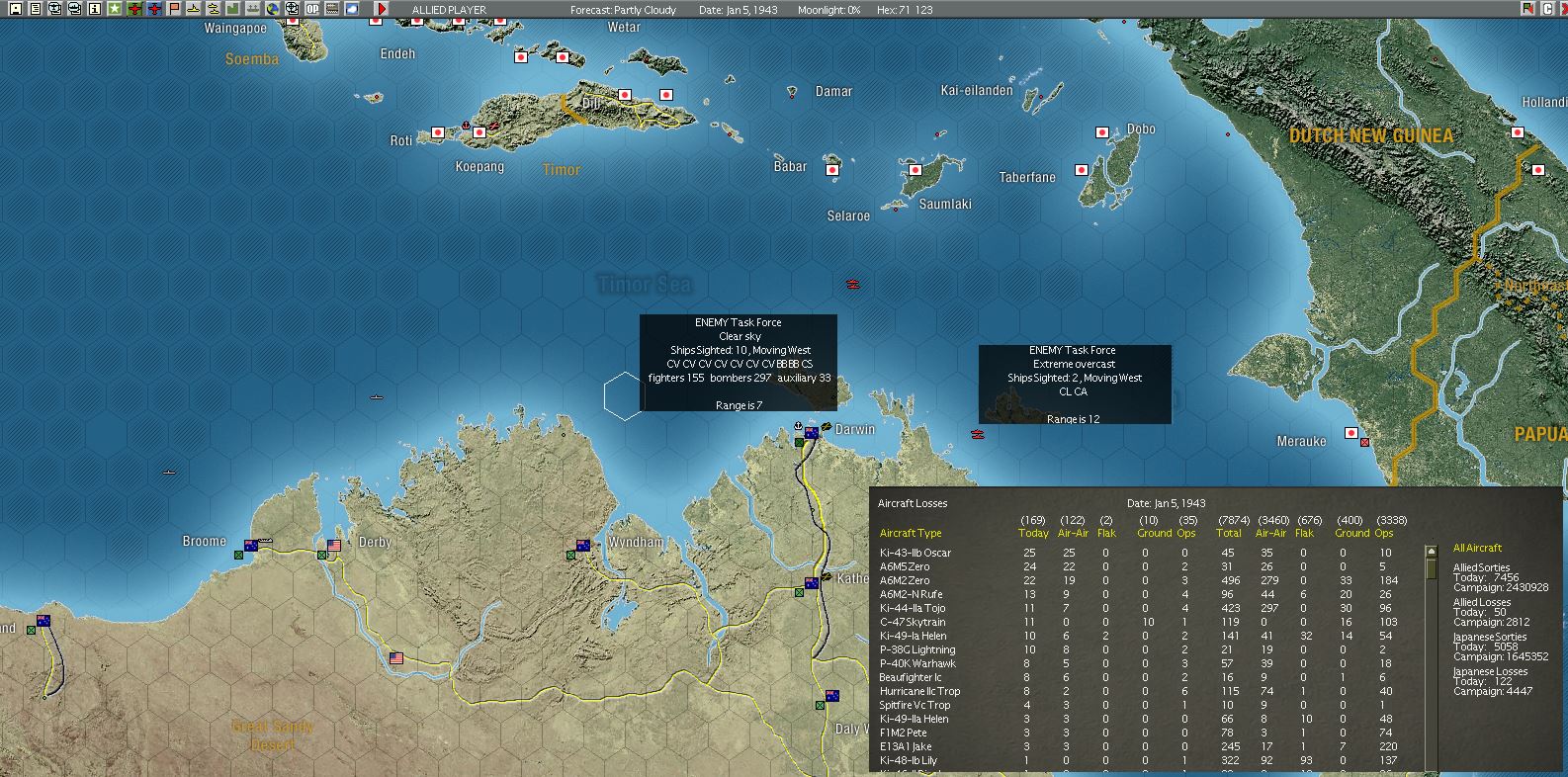
Task: Open the globe icon in the toolbar
Action: click(x=273, y=9)
